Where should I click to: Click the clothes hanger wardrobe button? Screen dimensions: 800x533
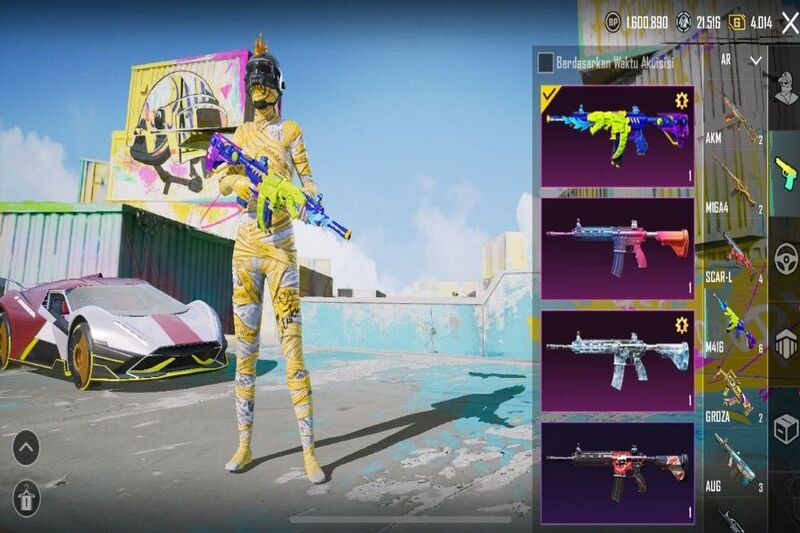26,497
